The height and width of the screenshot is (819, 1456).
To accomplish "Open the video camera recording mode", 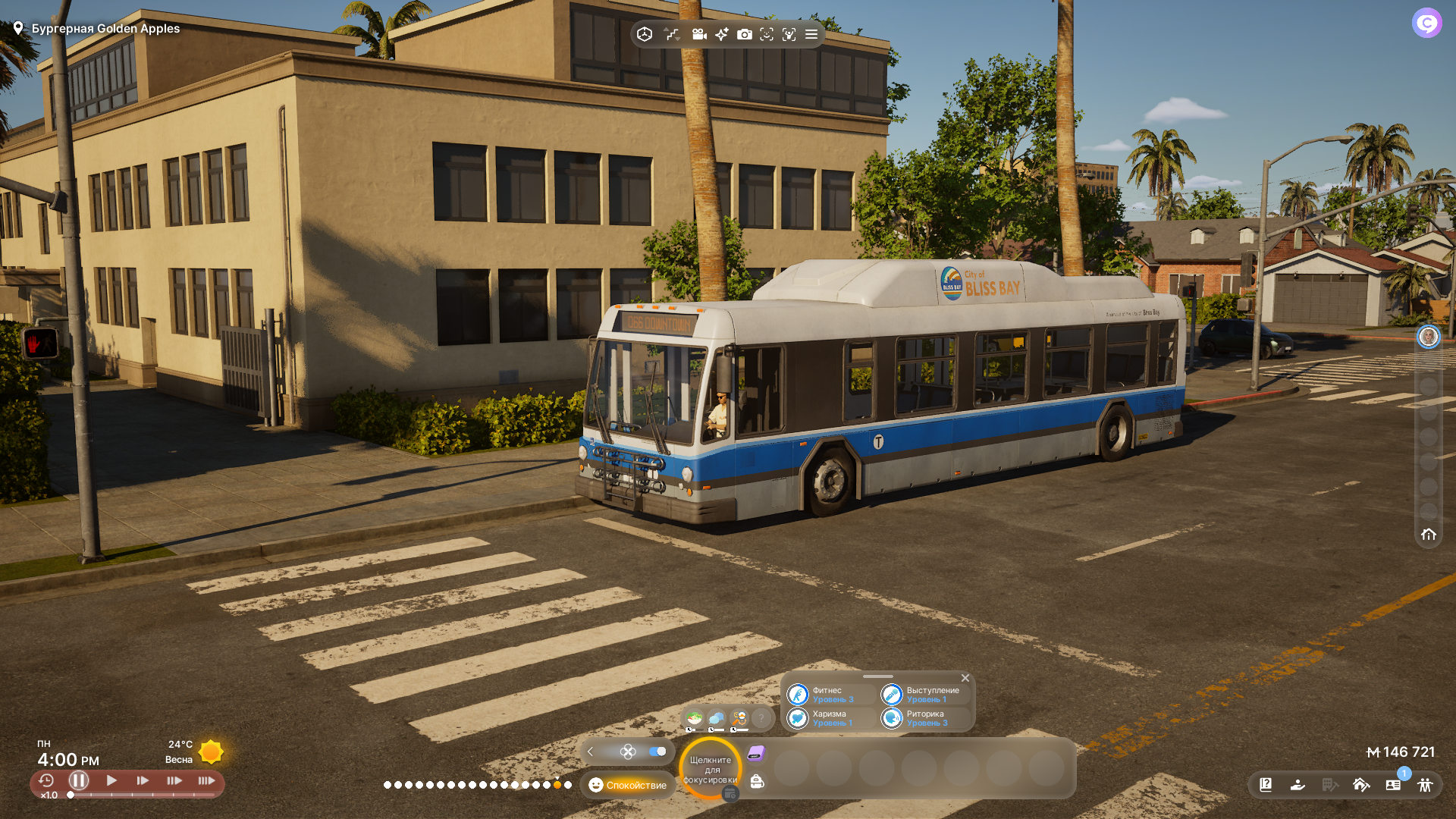I will 699,34.
